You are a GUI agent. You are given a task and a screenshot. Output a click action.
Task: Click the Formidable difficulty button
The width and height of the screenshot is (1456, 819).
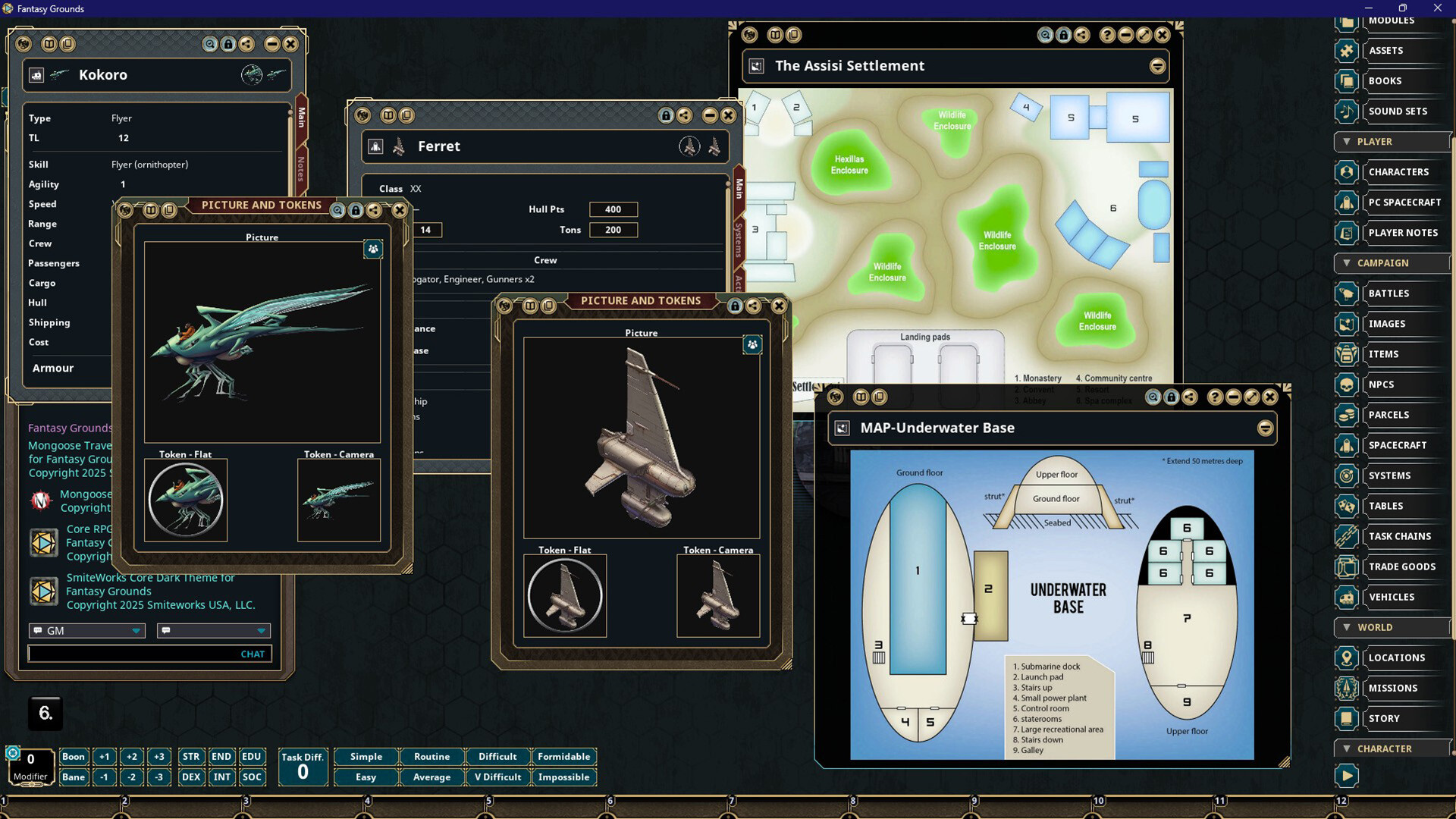click(x=564, y=756)
